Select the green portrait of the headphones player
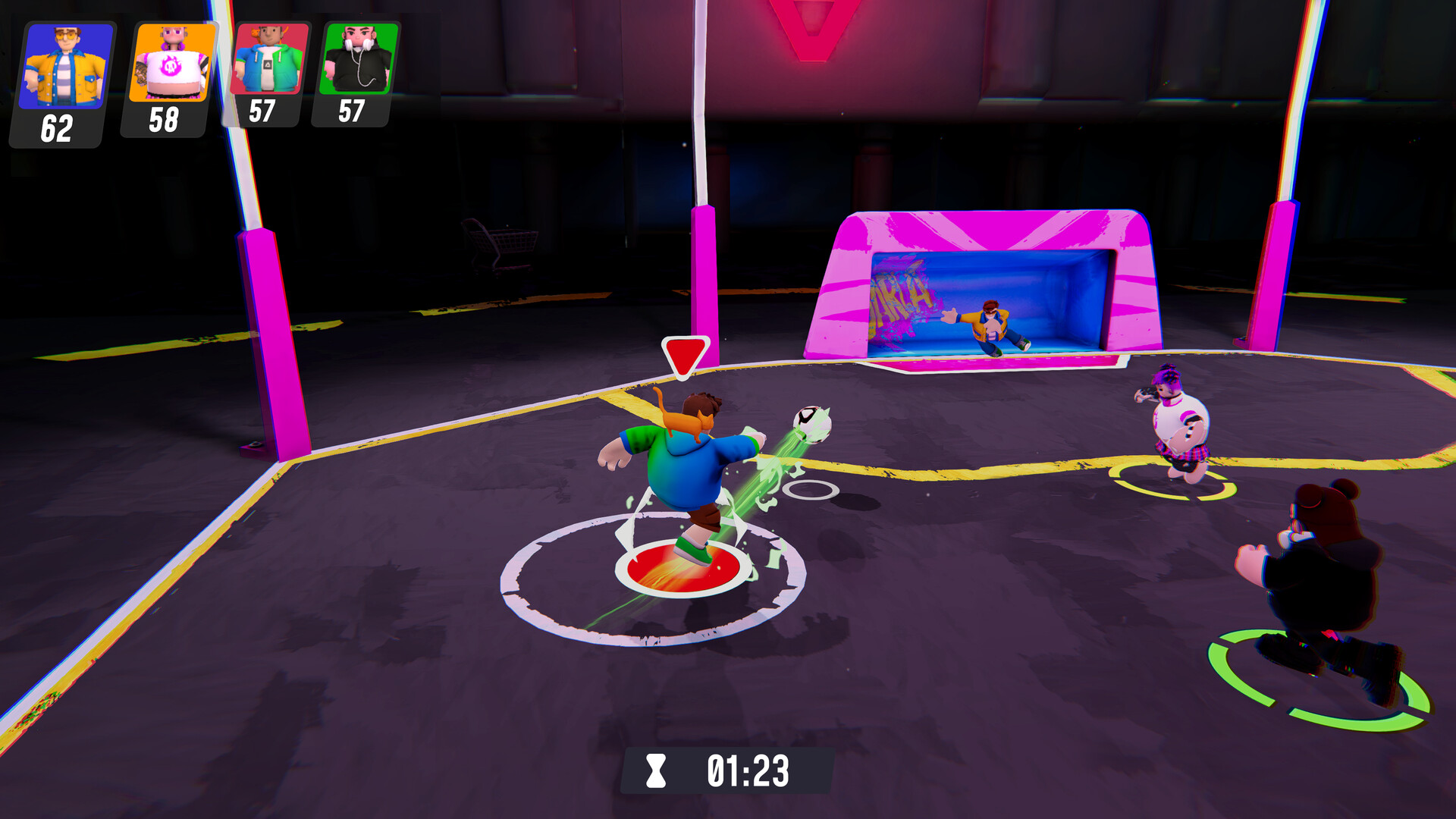 (x=359, y=58)
